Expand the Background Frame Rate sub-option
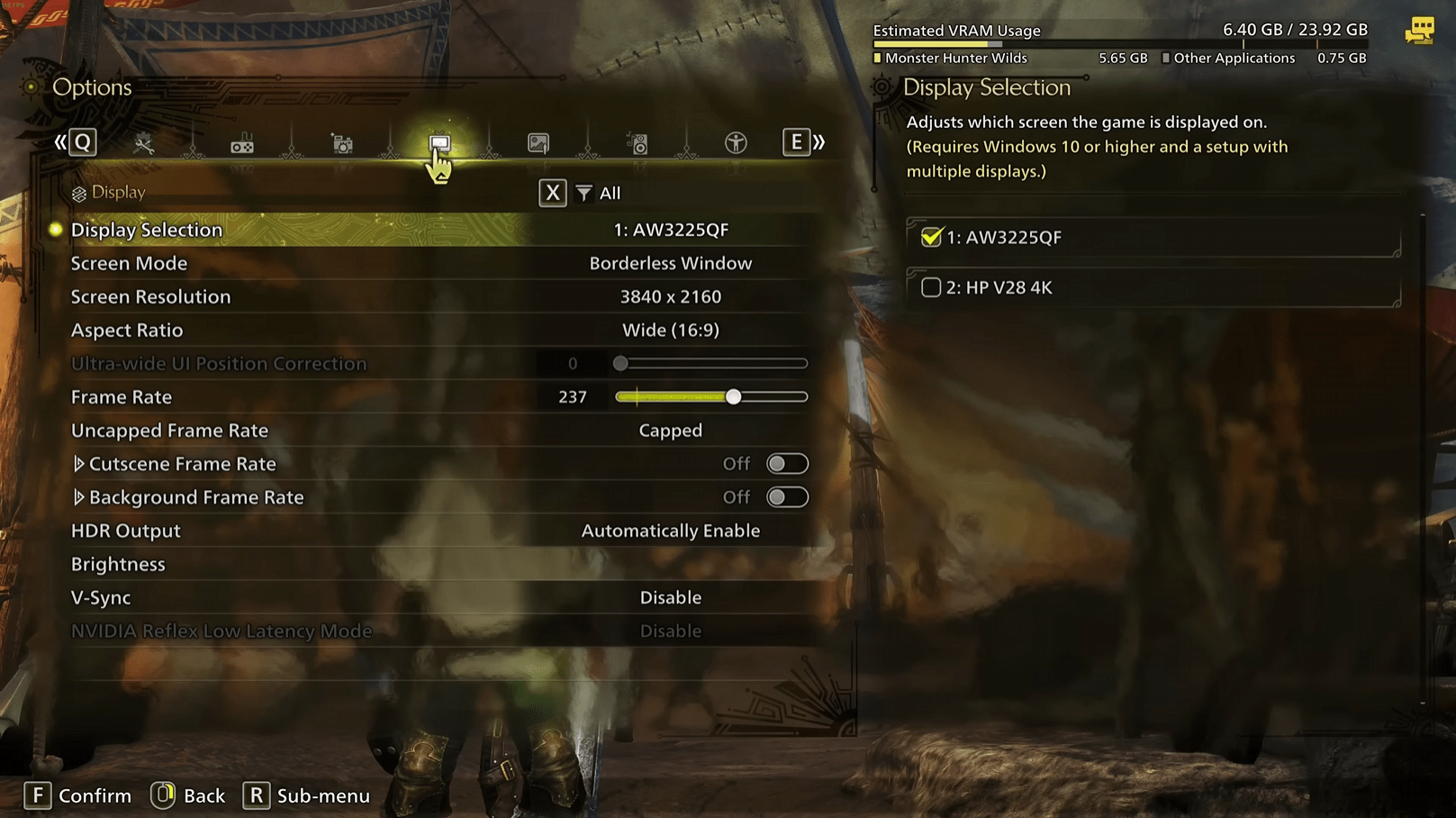Viewport: 1456px width, 818px height. tap(80, 496)
